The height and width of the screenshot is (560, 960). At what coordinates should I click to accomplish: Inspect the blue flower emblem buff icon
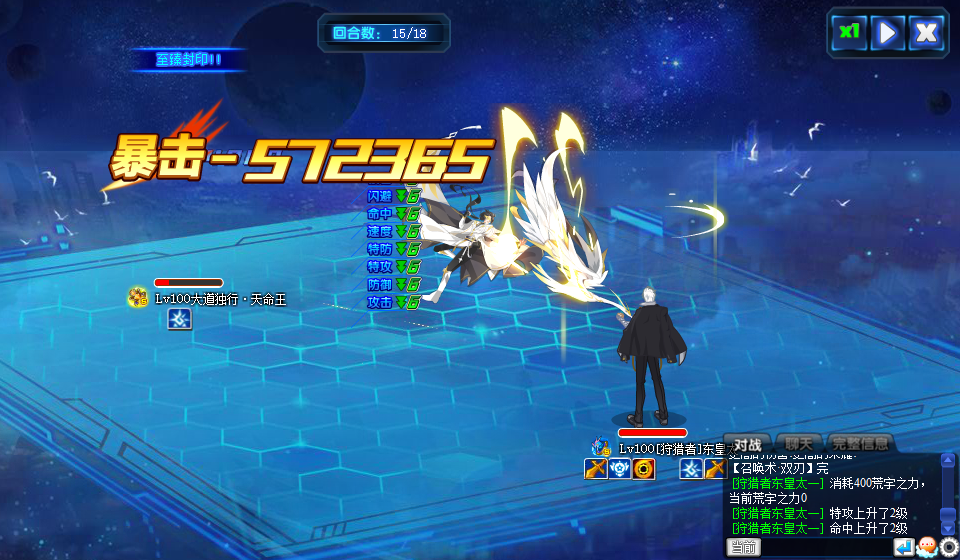tap(620, 468)
